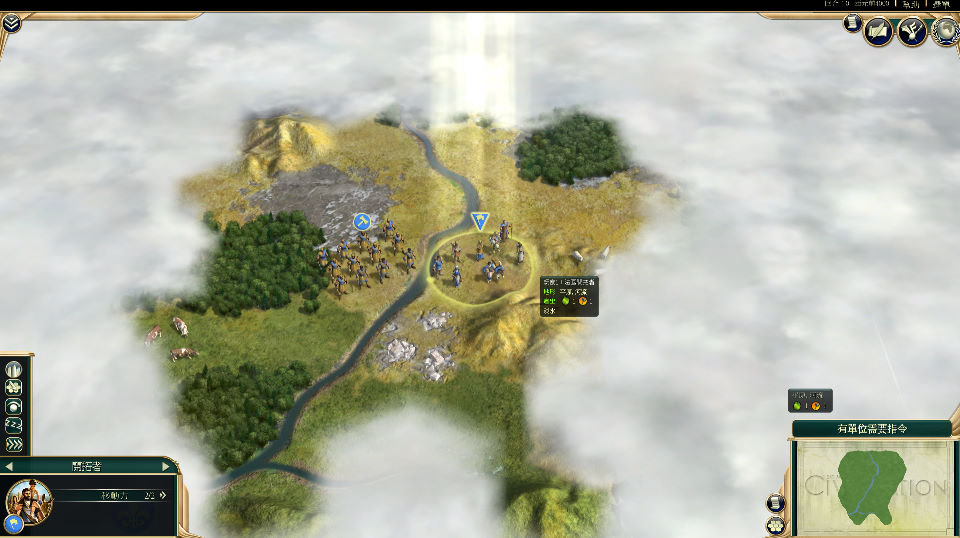Choose the circular-arrow unit action icon
960x538 pixels.
pos(14,407)
